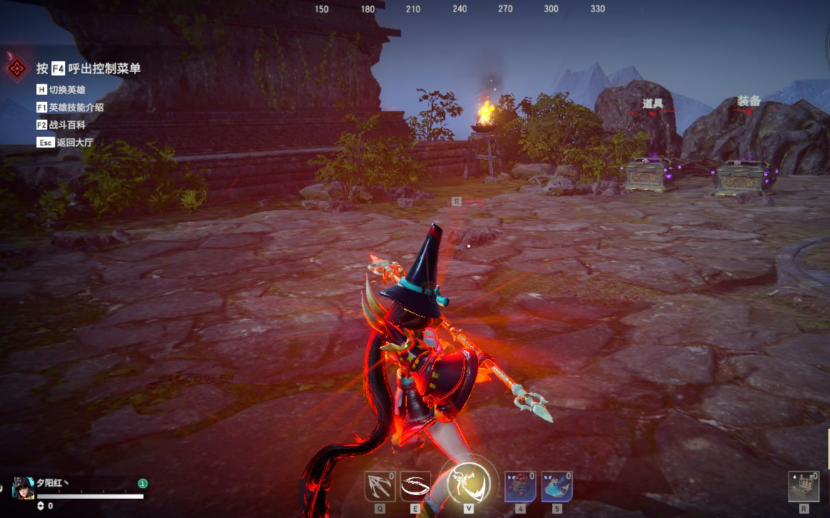Use the blue item in slot 5
This screenshot has height=518, width=830.
556,486
